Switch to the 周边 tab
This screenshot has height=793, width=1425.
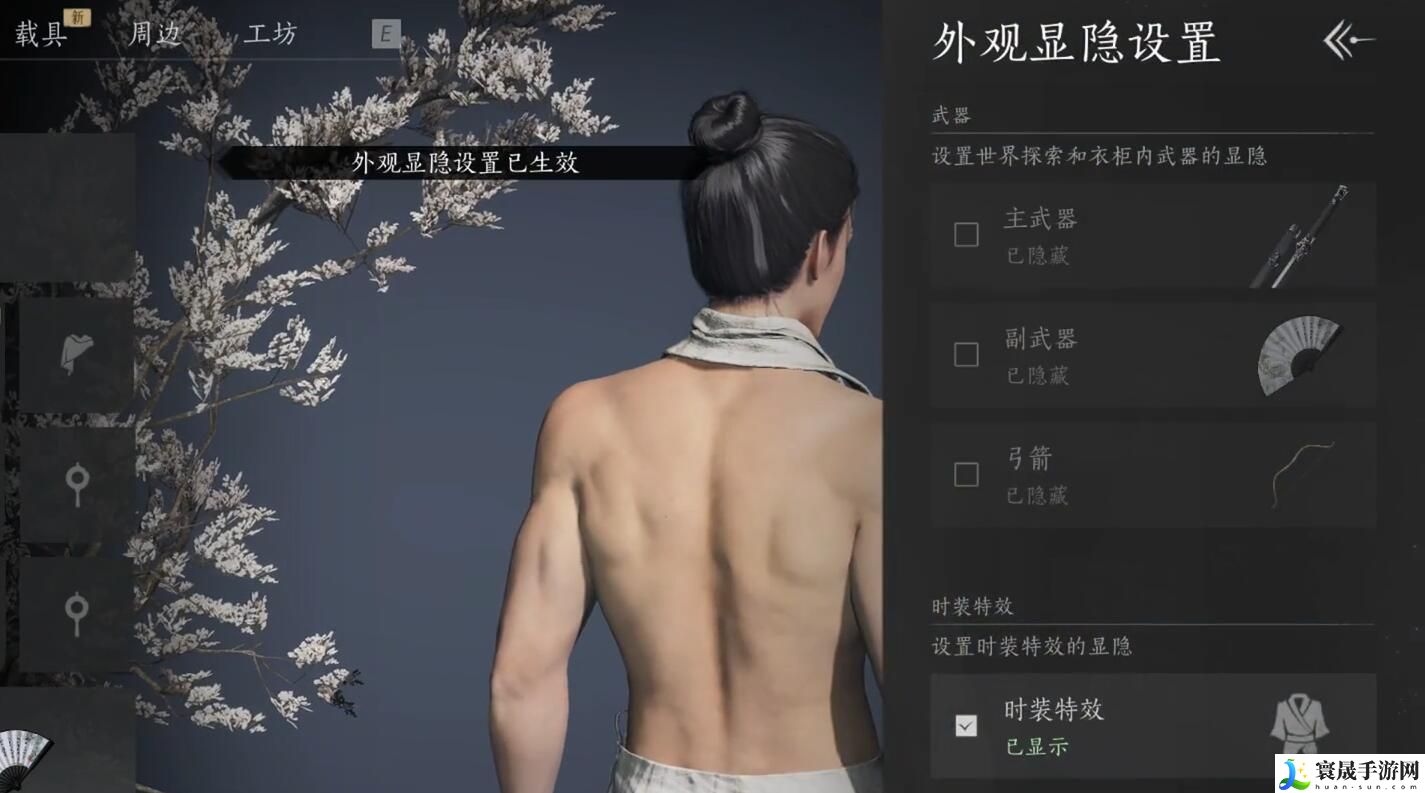point(157,33)
